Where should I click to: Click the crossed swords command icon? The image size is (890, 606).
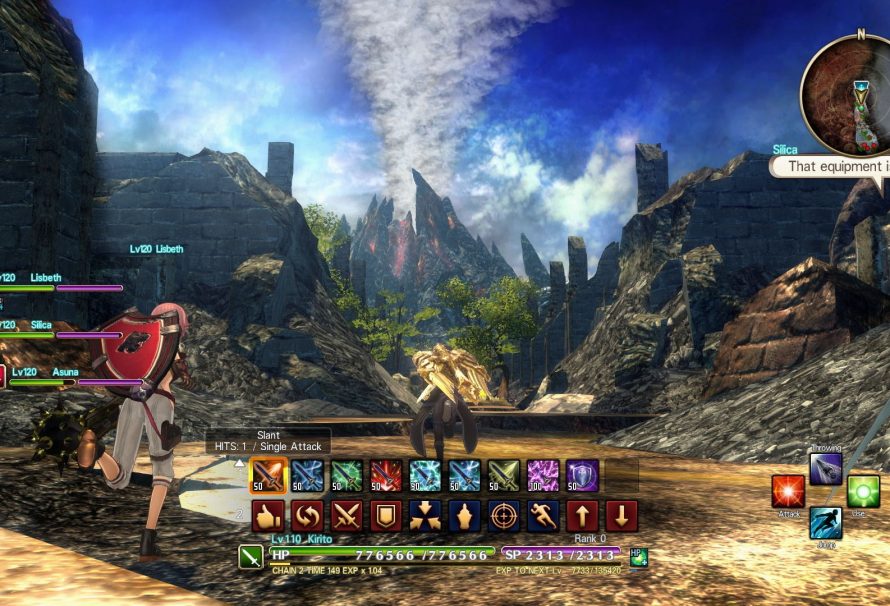click(346, 516)
